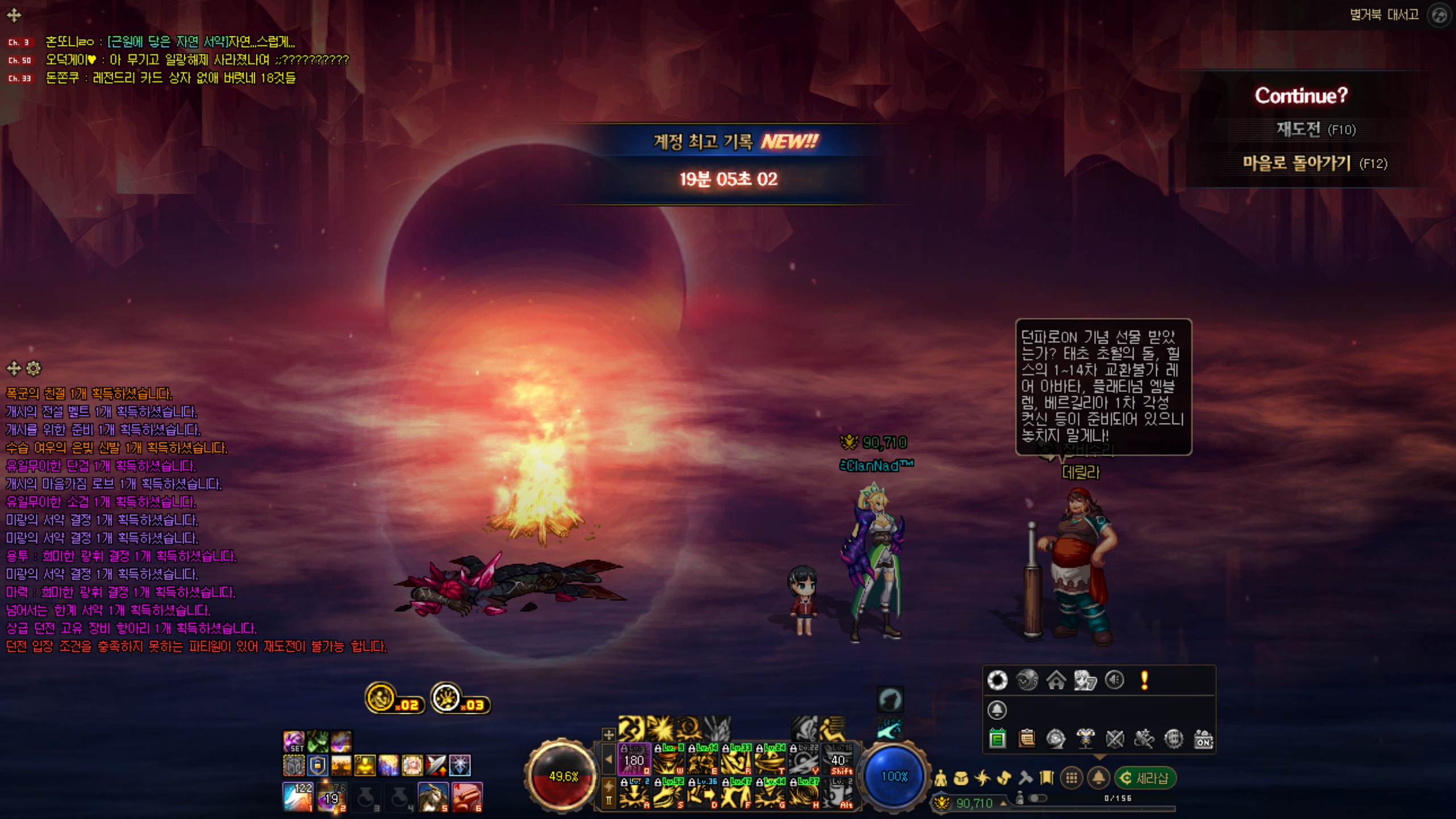Toggle the grid menu button
Image resolution: width=1456 pixels, height=819 pixels.
tap(1072, 778)
